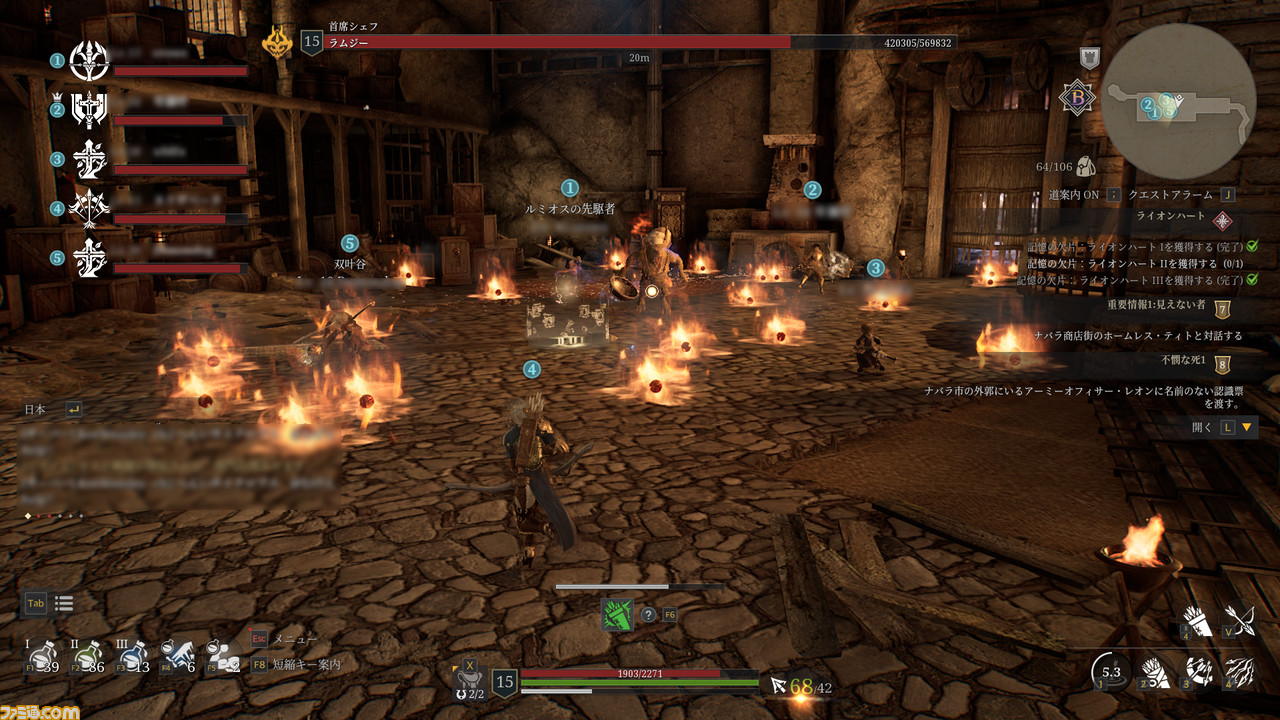Use the blue potion in slot III
Image resolution: width=1280 pixels, height=720 pixels.
pos(131,656)
